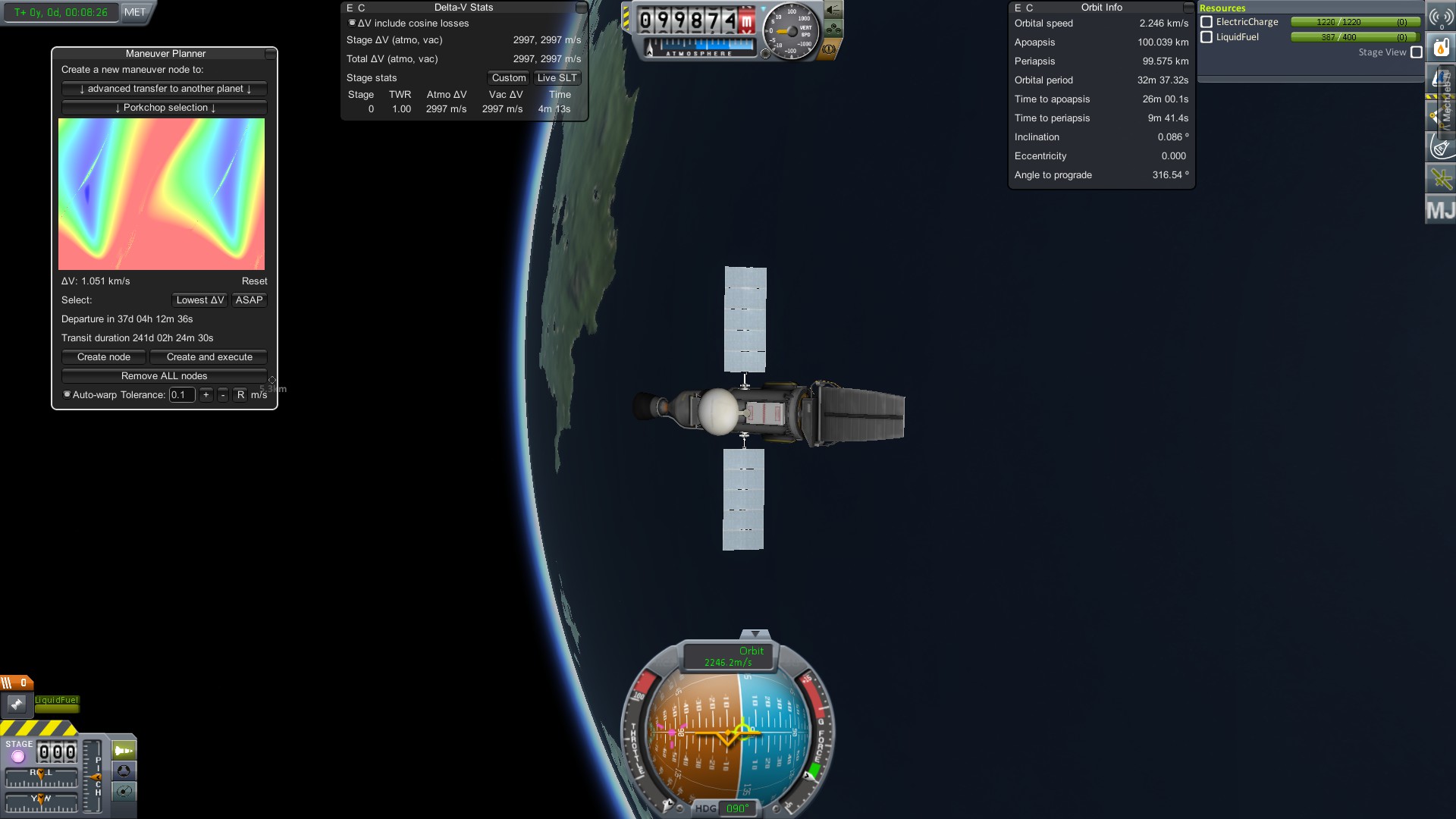Open the Porkchop selection dropdown
The image size is (1456, 819).
tap(165, 108)
